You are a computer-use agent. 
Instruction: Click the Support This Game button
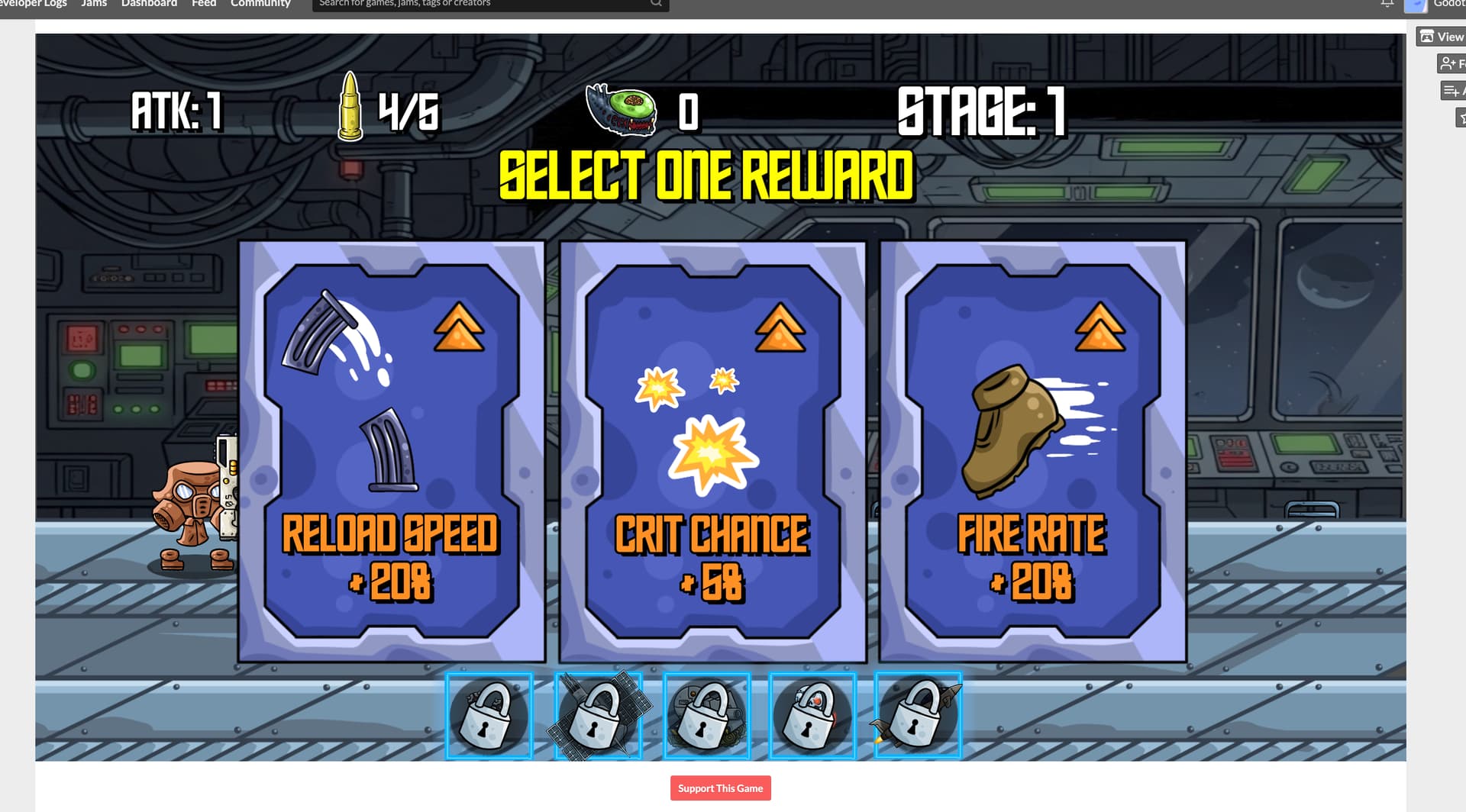[720, 788]
